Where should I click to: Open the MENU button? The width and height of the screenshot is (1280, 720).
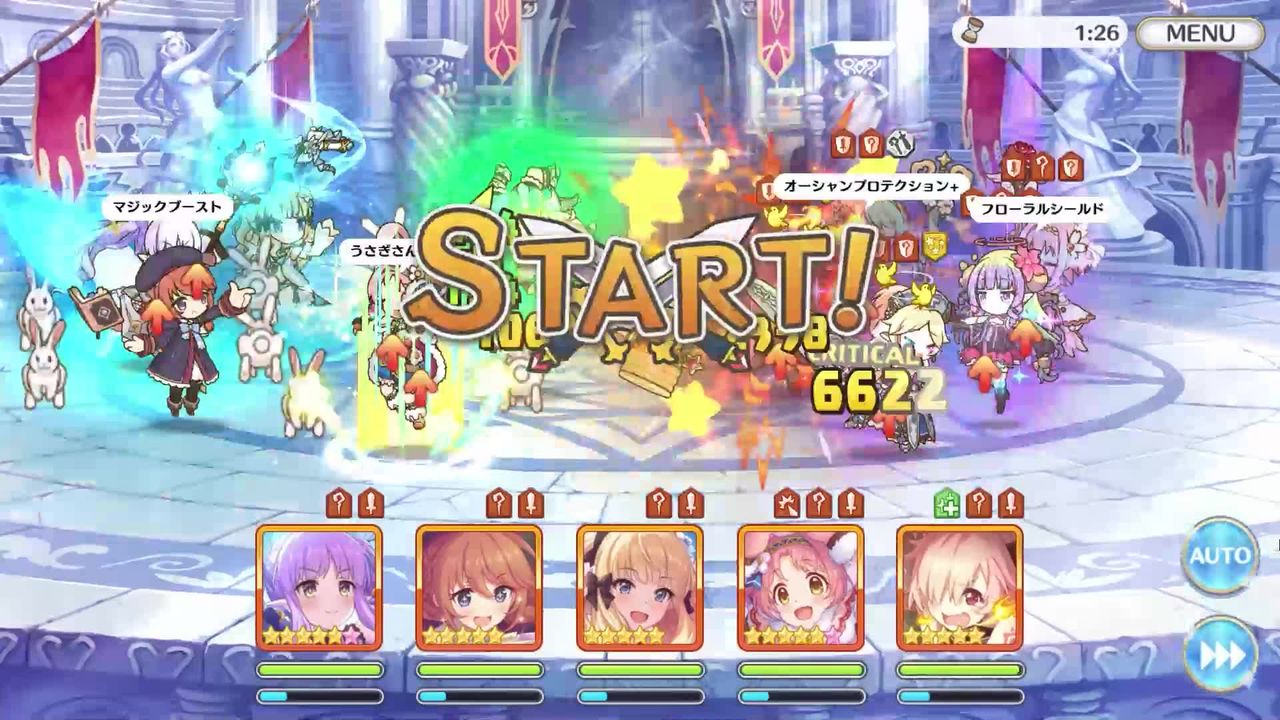(x=1200, y=33)
